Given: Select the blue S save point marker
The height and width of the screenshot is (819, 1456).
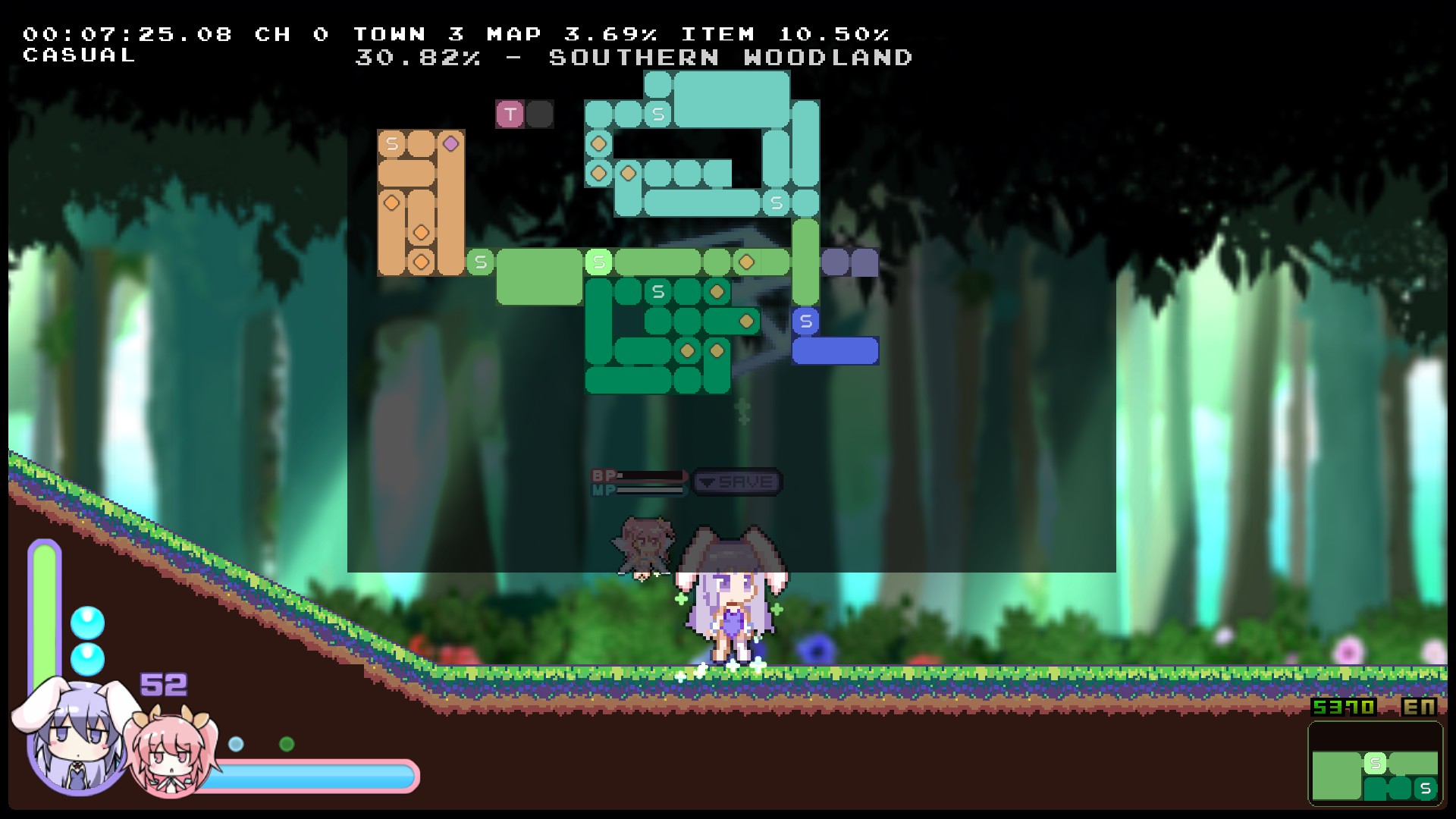Looking at the screenshot, I should 805,322.
